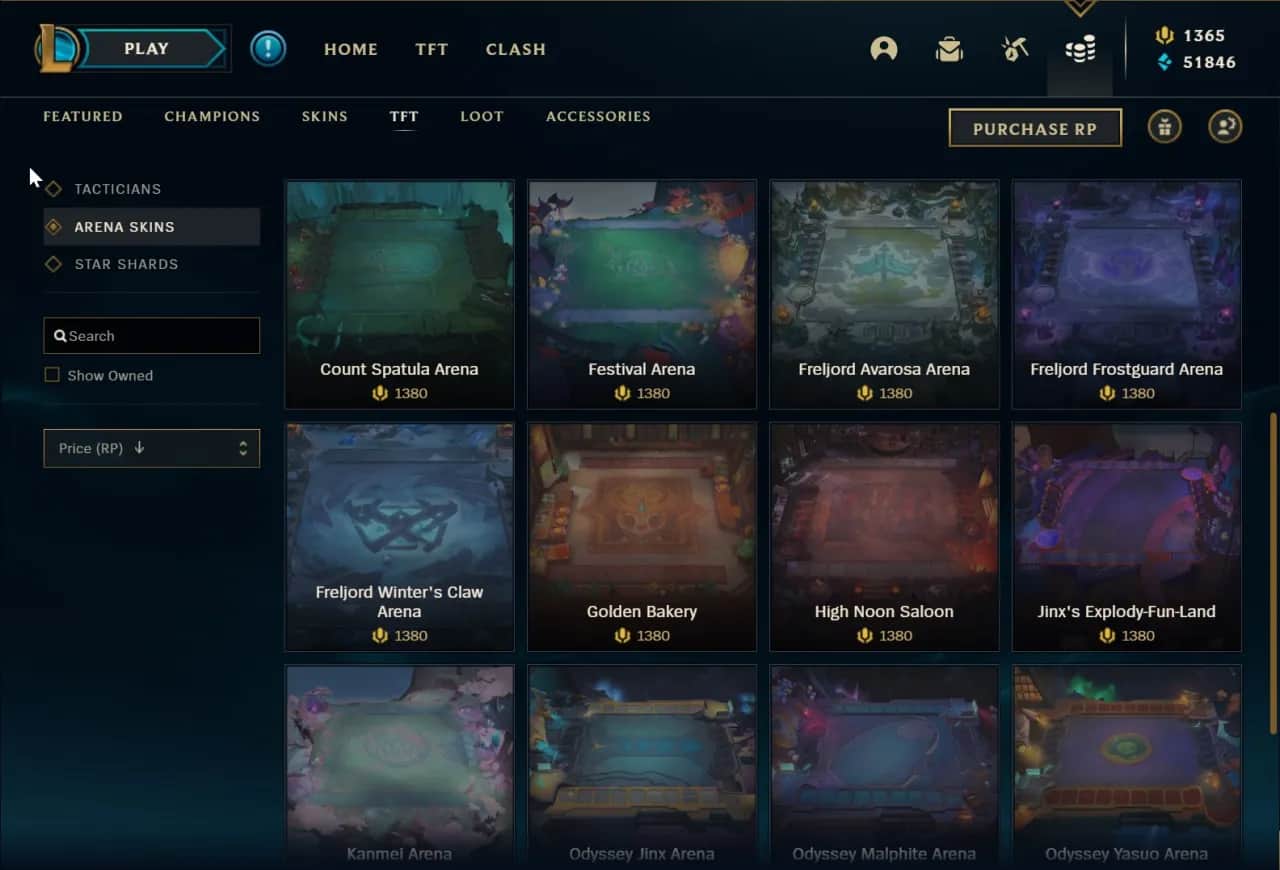Go to the Accessories store tab
This screenshot has height=870, width=1280.
[598, 116]
